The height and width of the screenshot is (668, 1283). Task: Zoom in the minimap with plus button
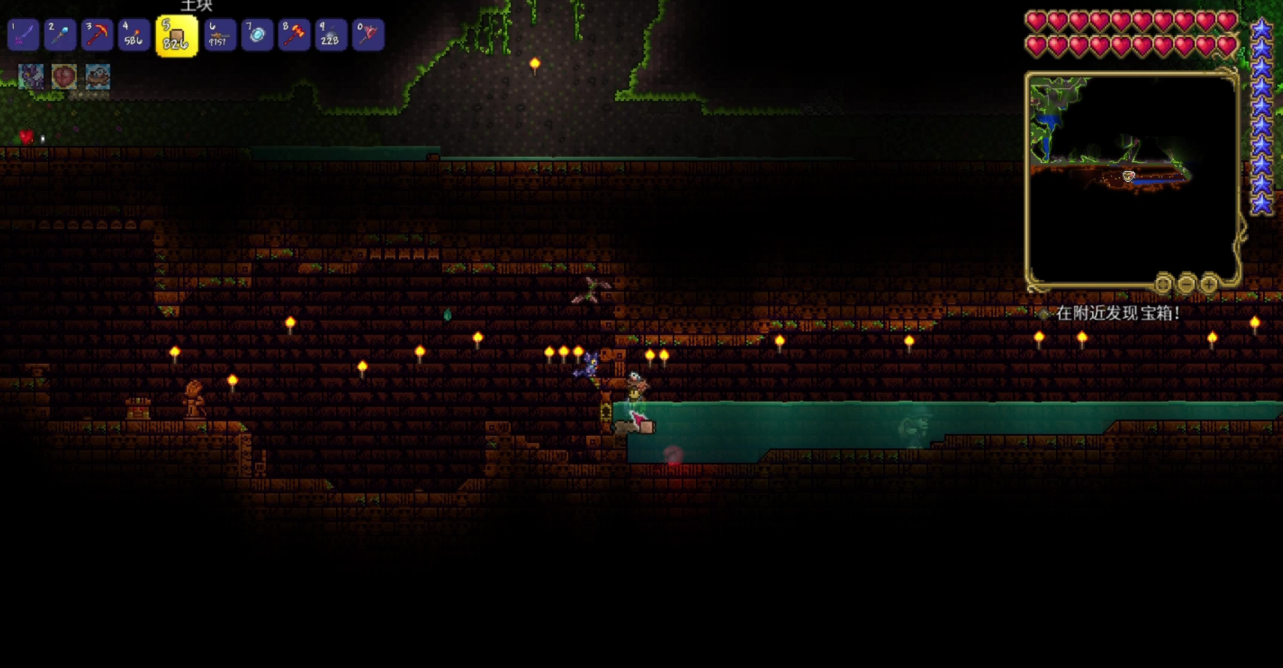point(1209,284)
